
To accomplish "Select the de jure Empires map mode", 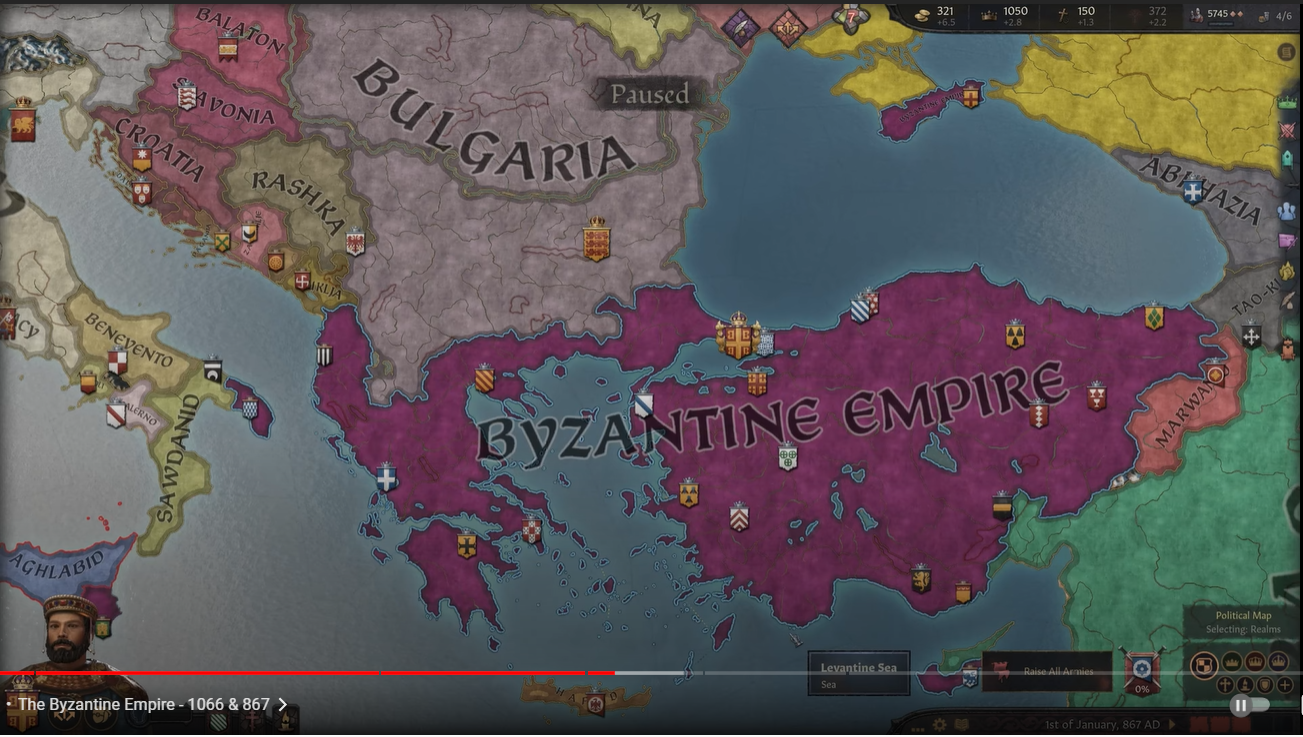I will (x=1278, y=661).
